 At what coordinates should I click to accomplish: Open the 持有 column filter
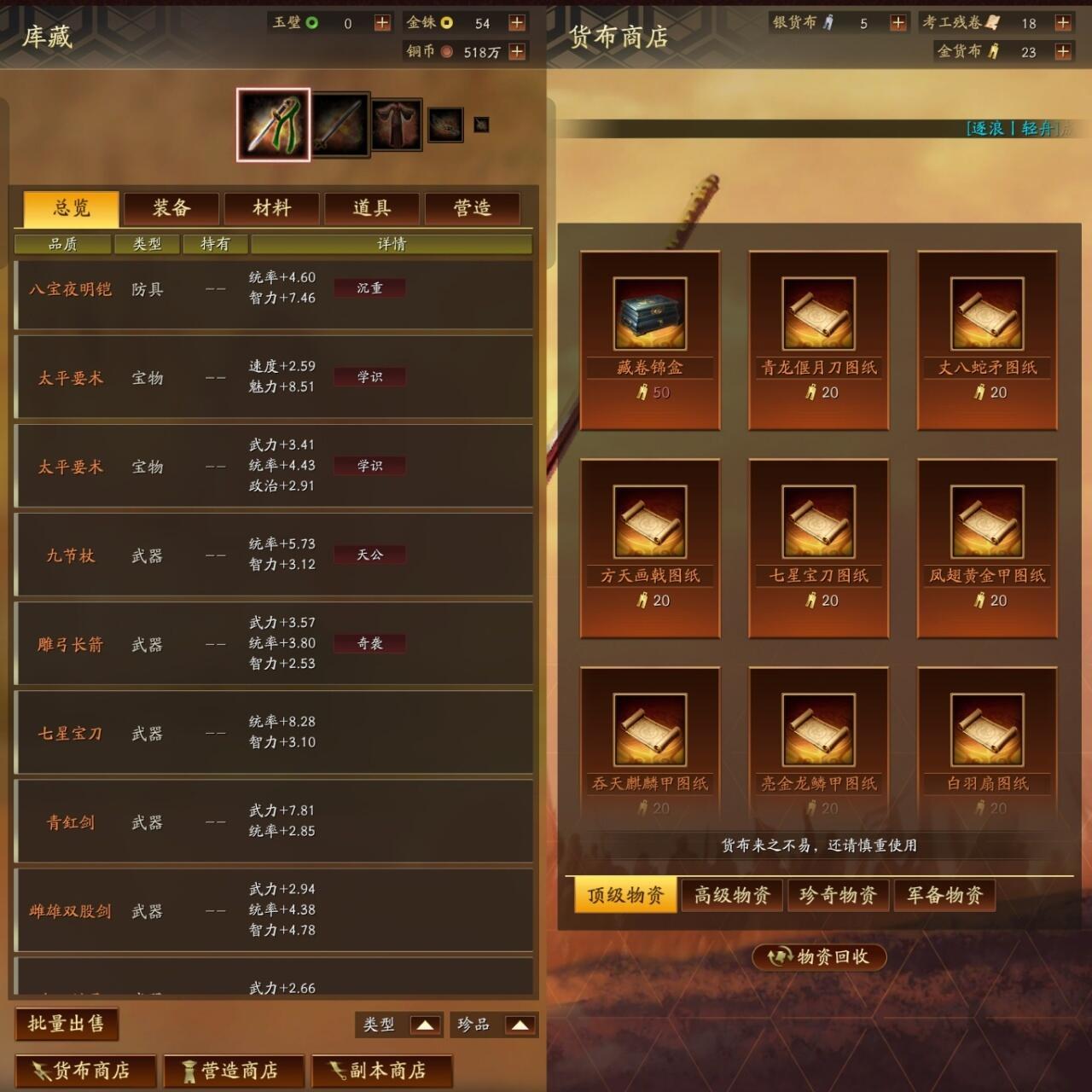coord(216,244)
